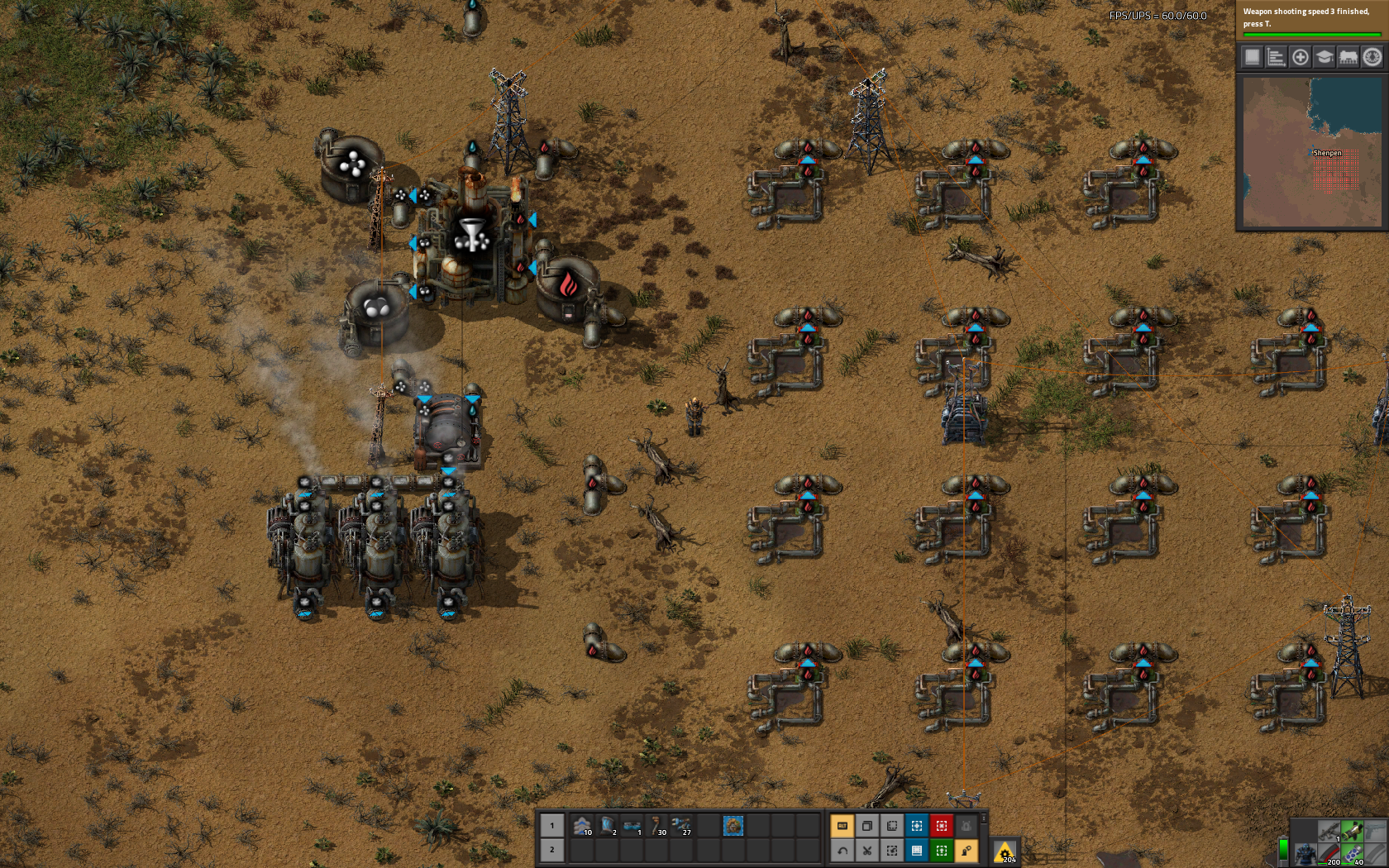Select the red deconstruction planner shortcut
Screen dimensions: 1389x868
941,826
